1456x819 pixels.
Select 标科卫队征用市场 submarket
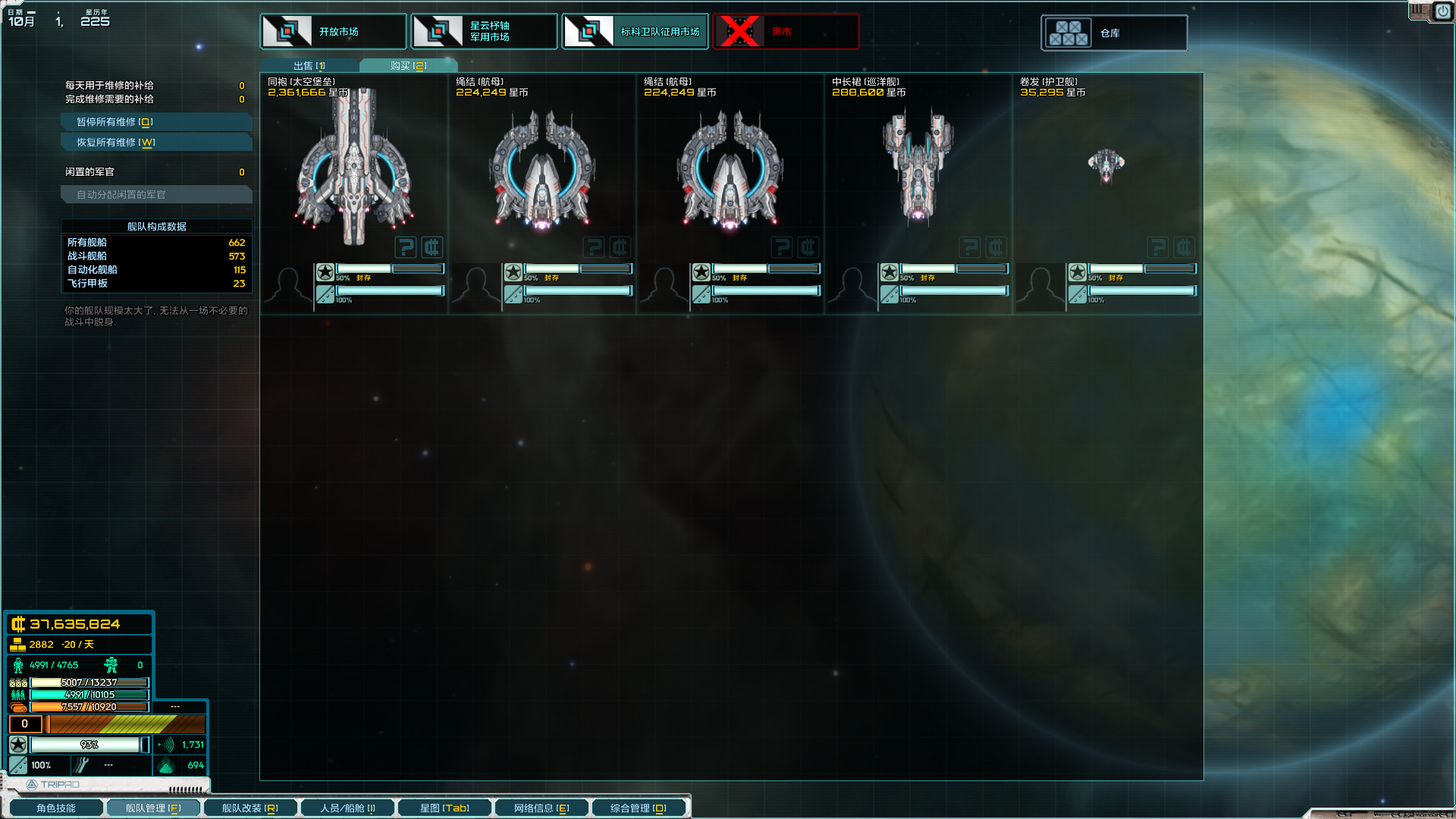click(x=635, y=32)
